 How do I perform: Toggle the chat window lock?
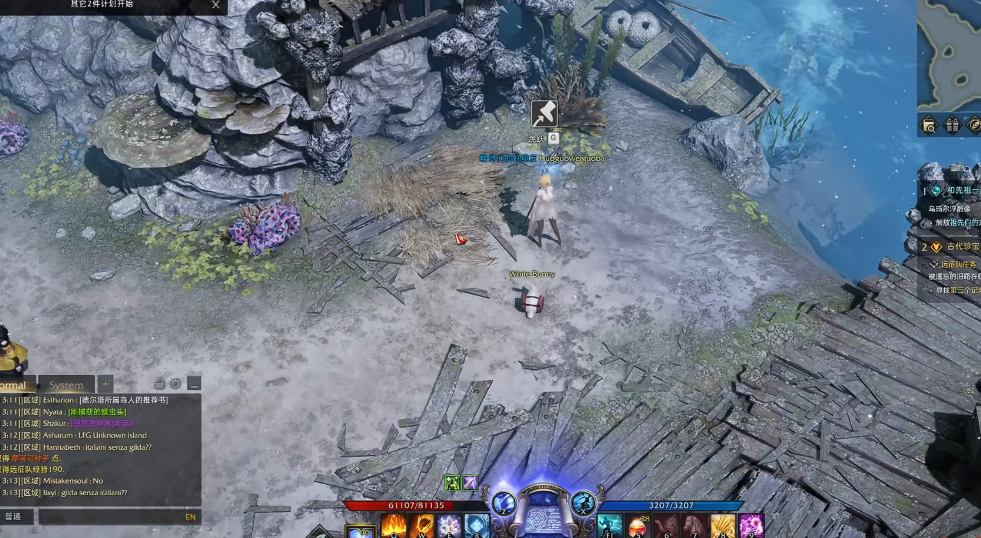[x=159, y=384]
